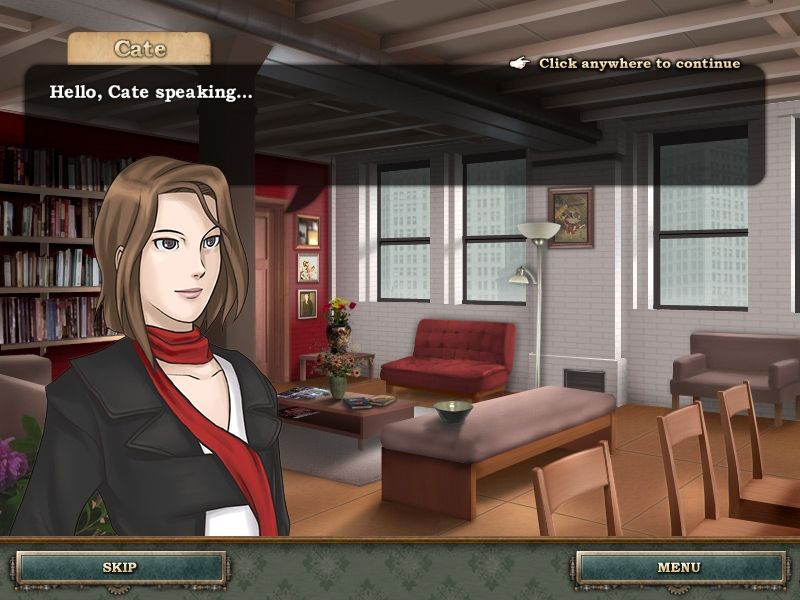Open the Menu button
Screen dimensions: 800x600
tap(678, 567)
